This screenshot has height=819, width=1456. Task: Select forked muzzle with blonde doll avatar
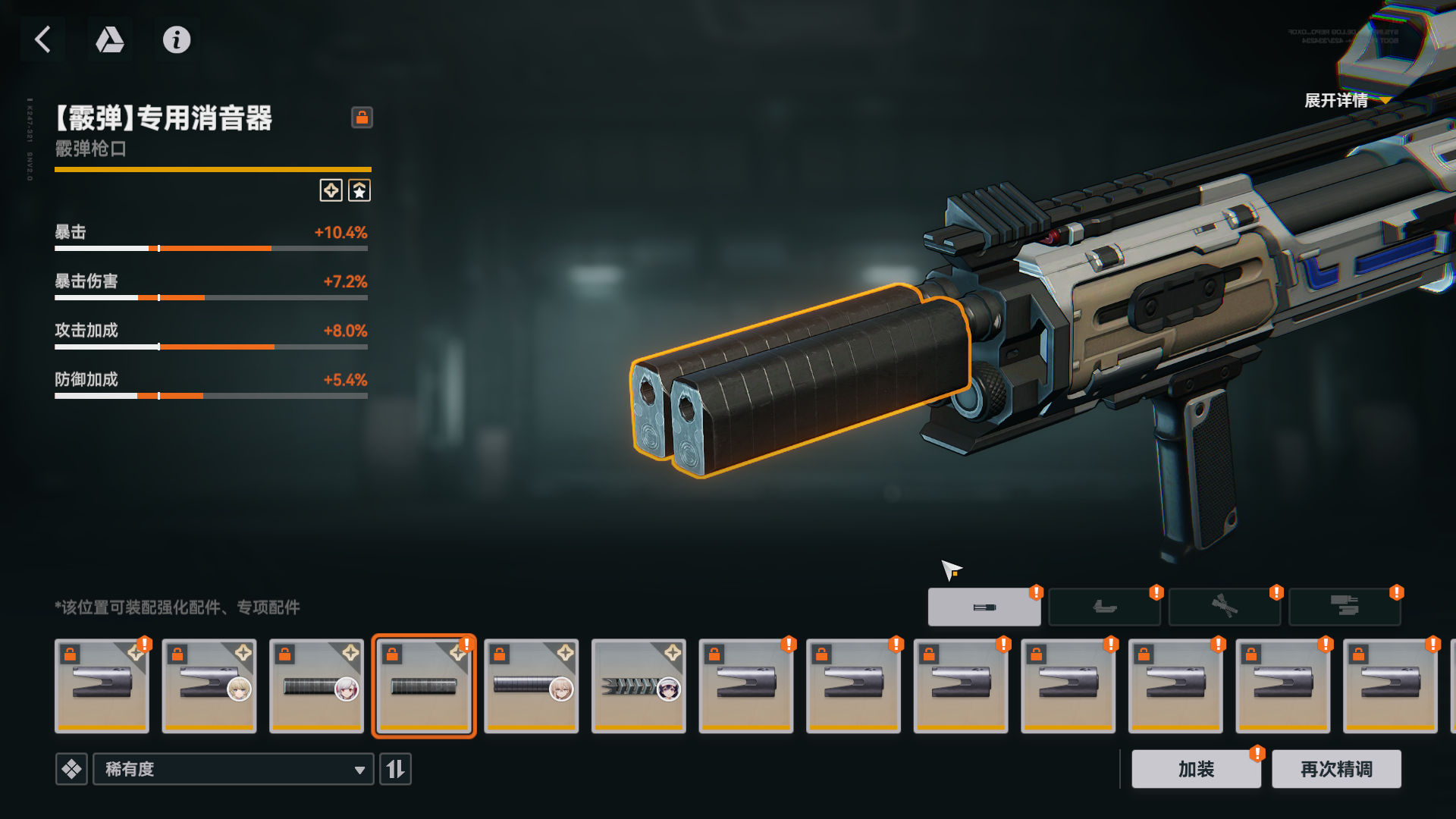[209, 686]
